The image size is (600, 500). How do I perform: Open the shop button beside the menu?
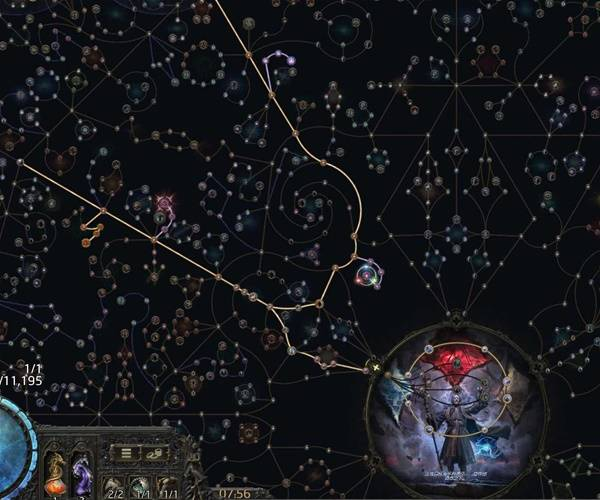156,453
